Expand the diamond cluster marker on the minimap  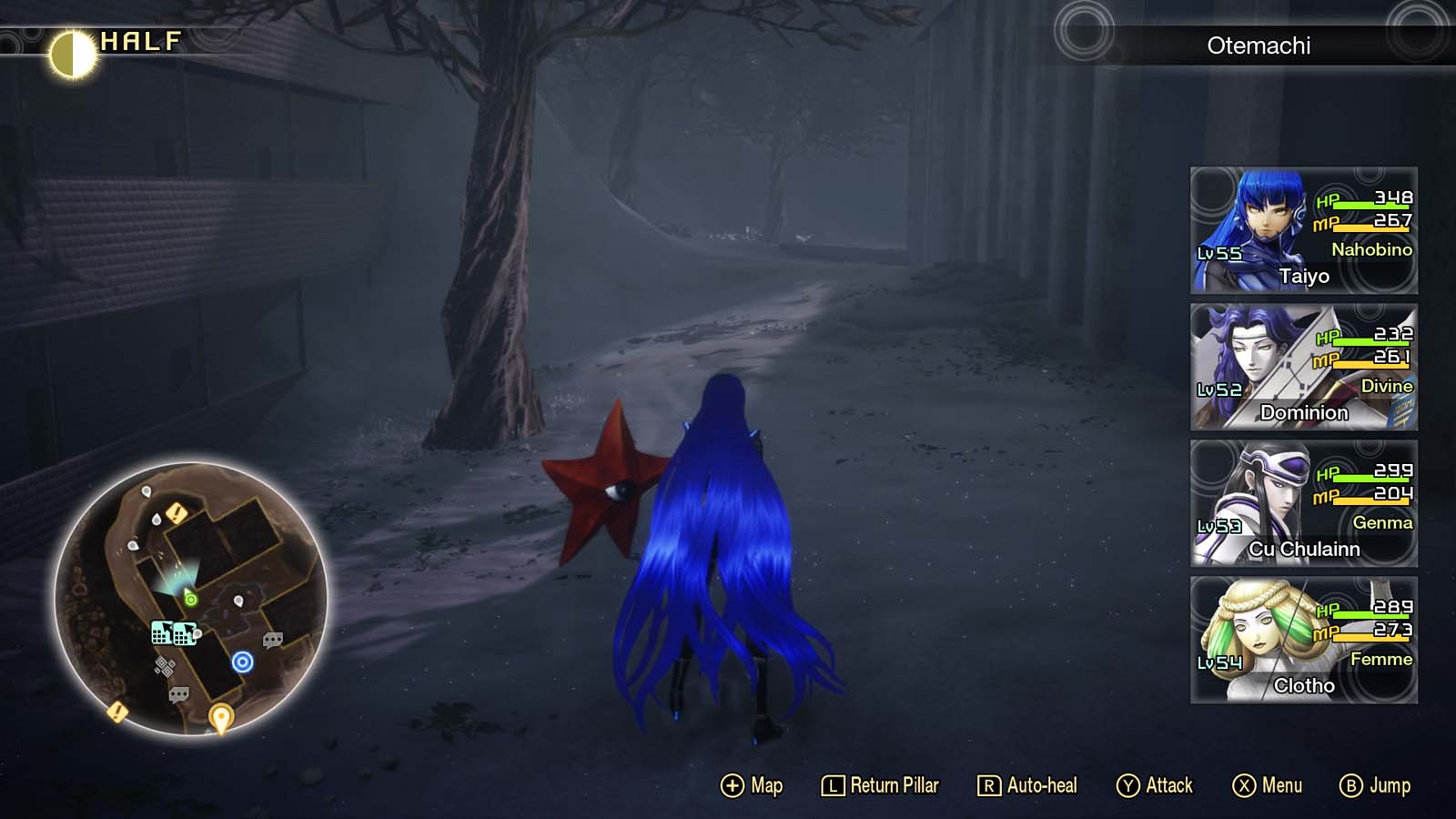click(166, 664)
